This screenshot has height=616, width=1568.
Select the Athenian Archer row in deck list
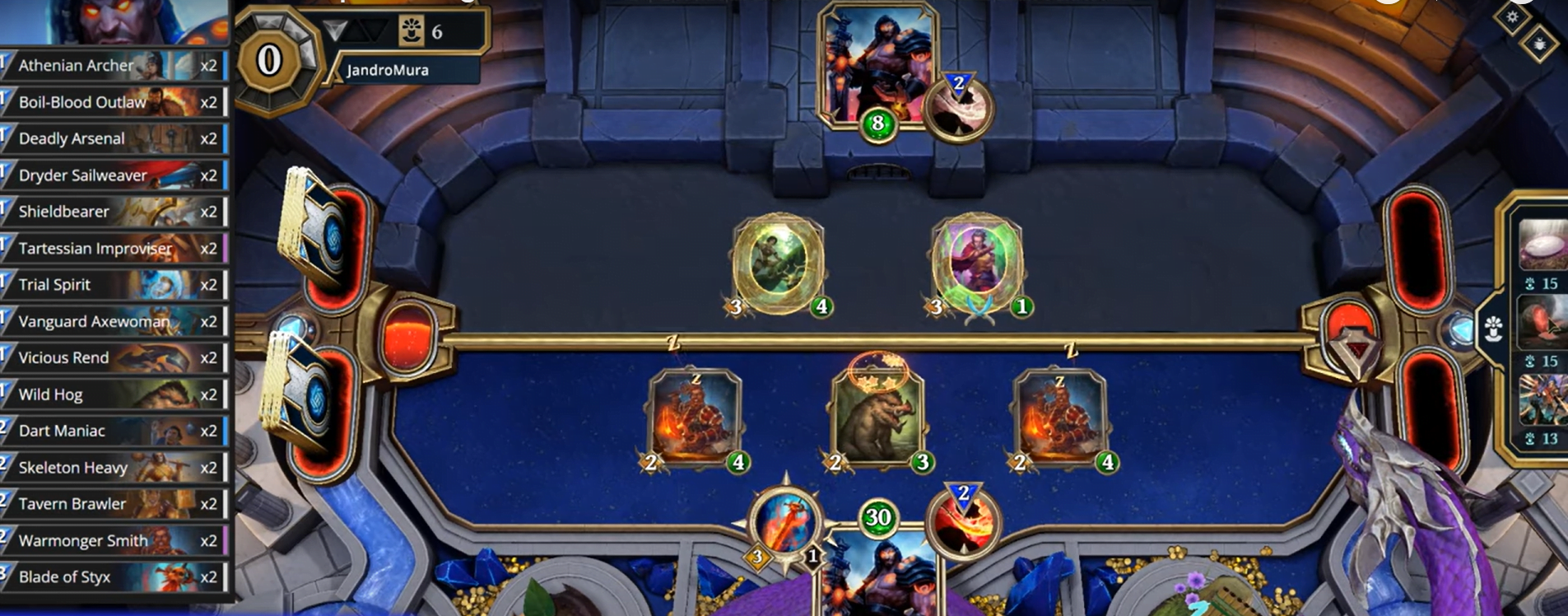[114, 65]
